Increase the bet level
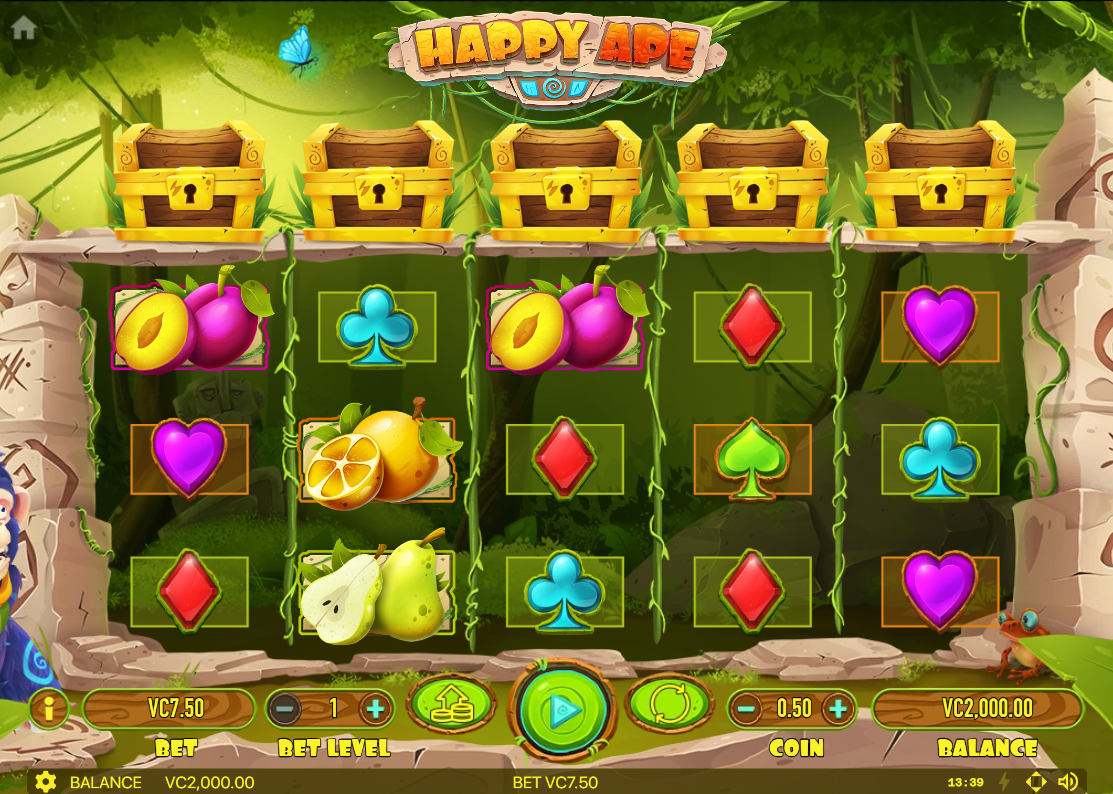Image resolution: width=1113 pixels, height=794 pixels. (x=376, y=709)
